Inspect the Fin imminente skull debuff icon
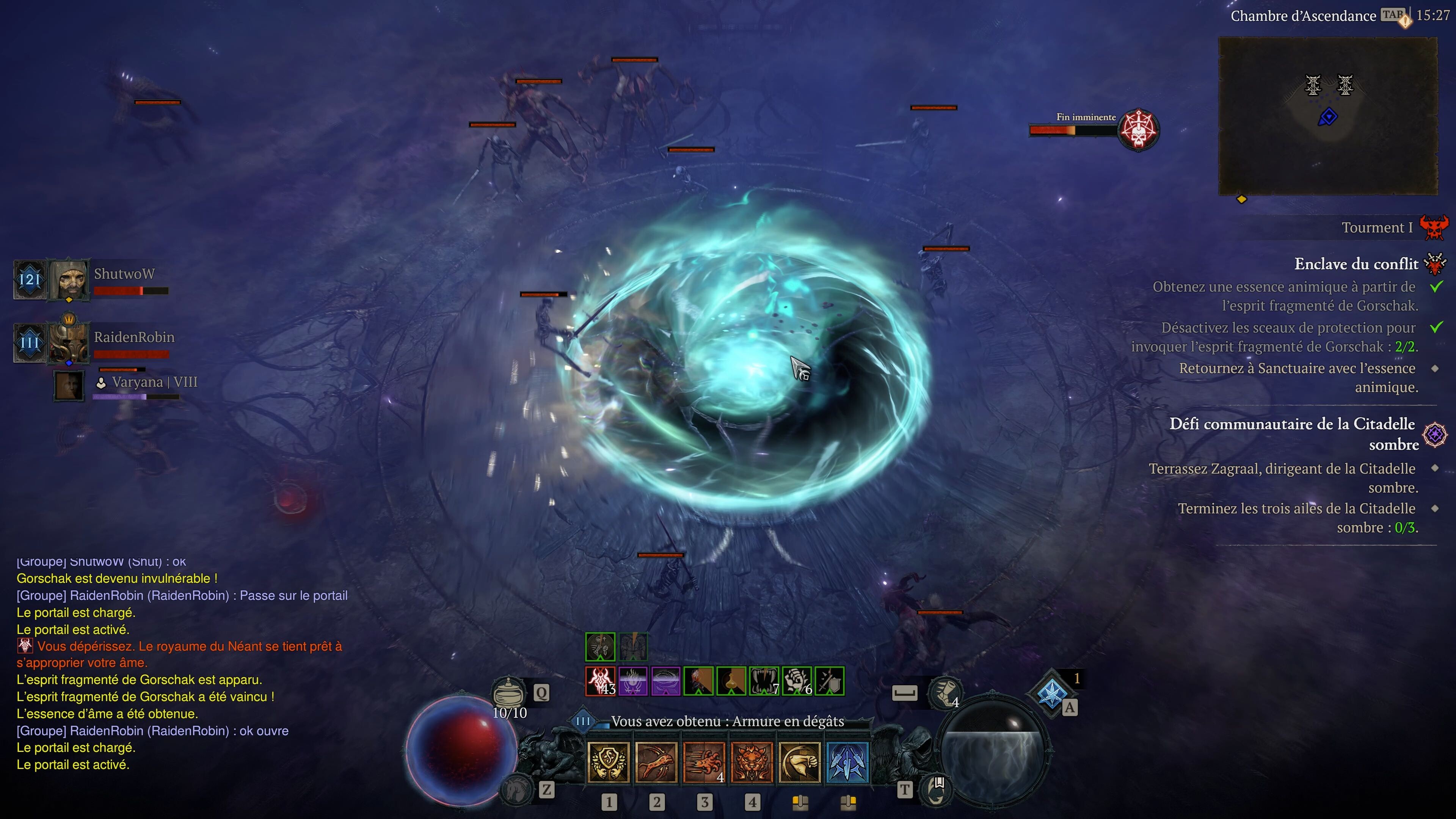This screenshot has width=1456, height=819. click(x=1138, y=129)
